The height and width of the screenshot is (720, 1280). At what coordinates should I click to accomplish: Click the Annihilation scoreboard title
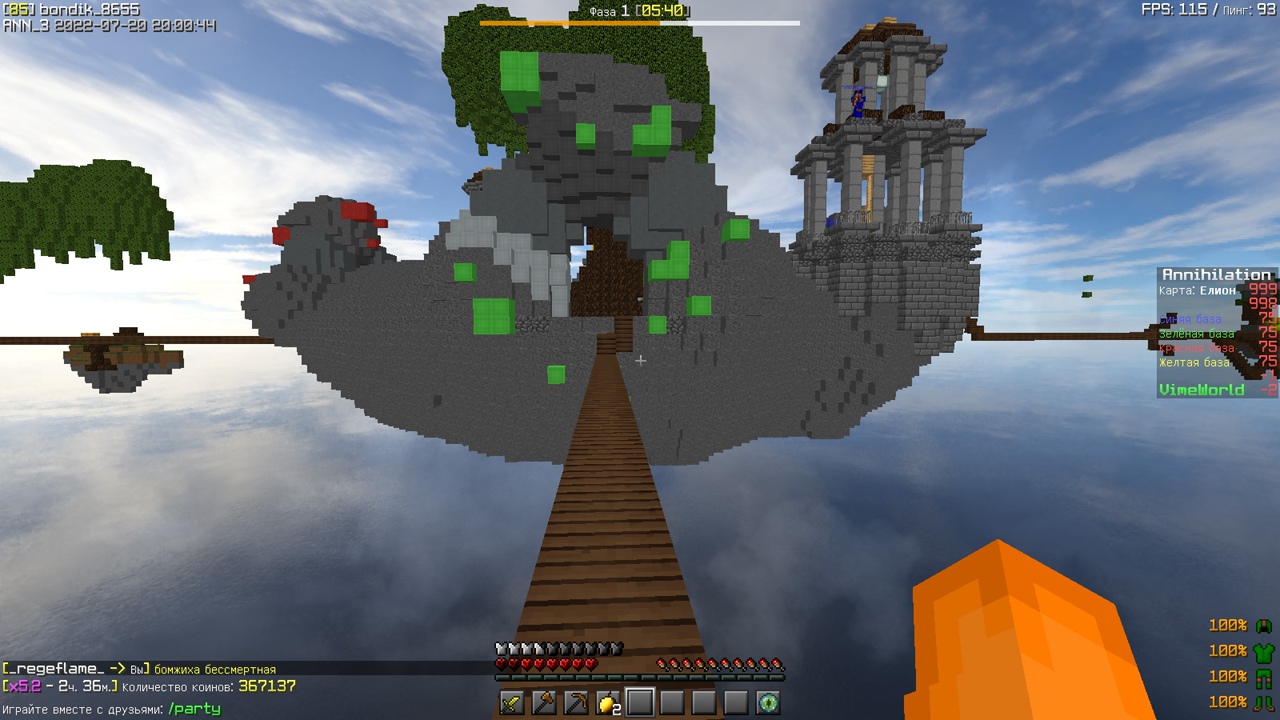[1216, 275]
